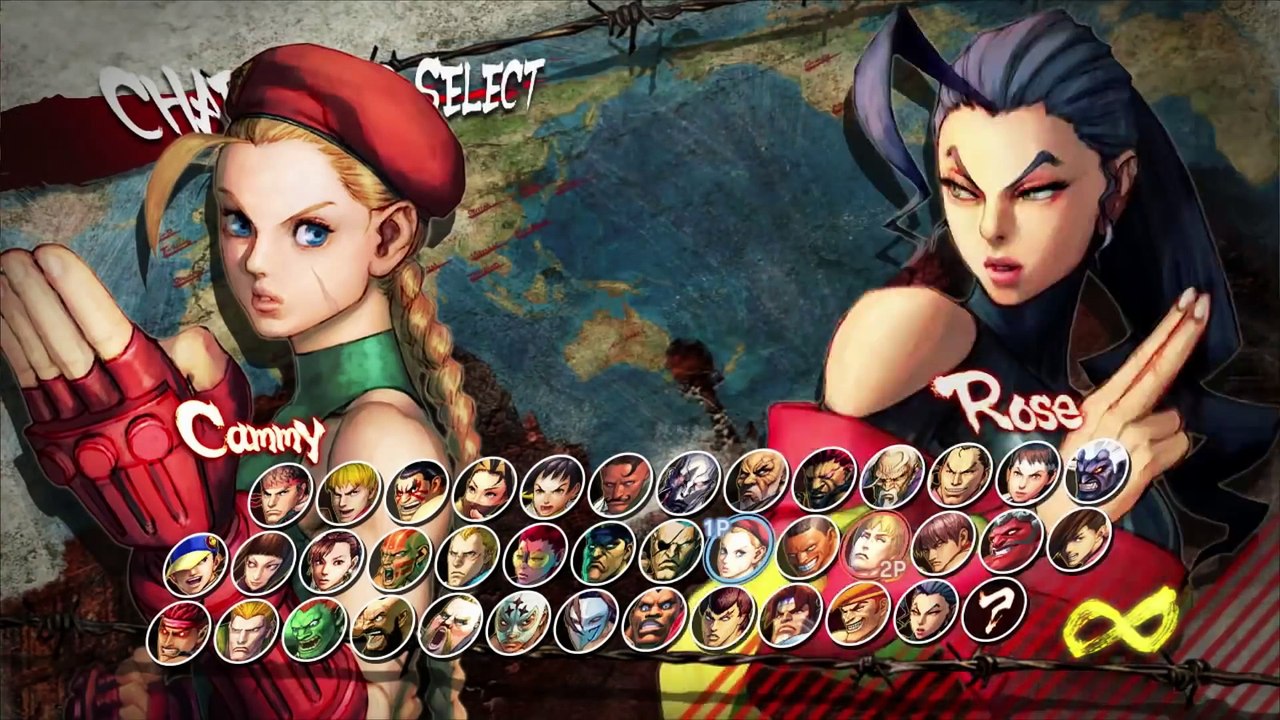Pick Oni's blue-faced portrait
1280x720 pixels.
pos(1097,470)
